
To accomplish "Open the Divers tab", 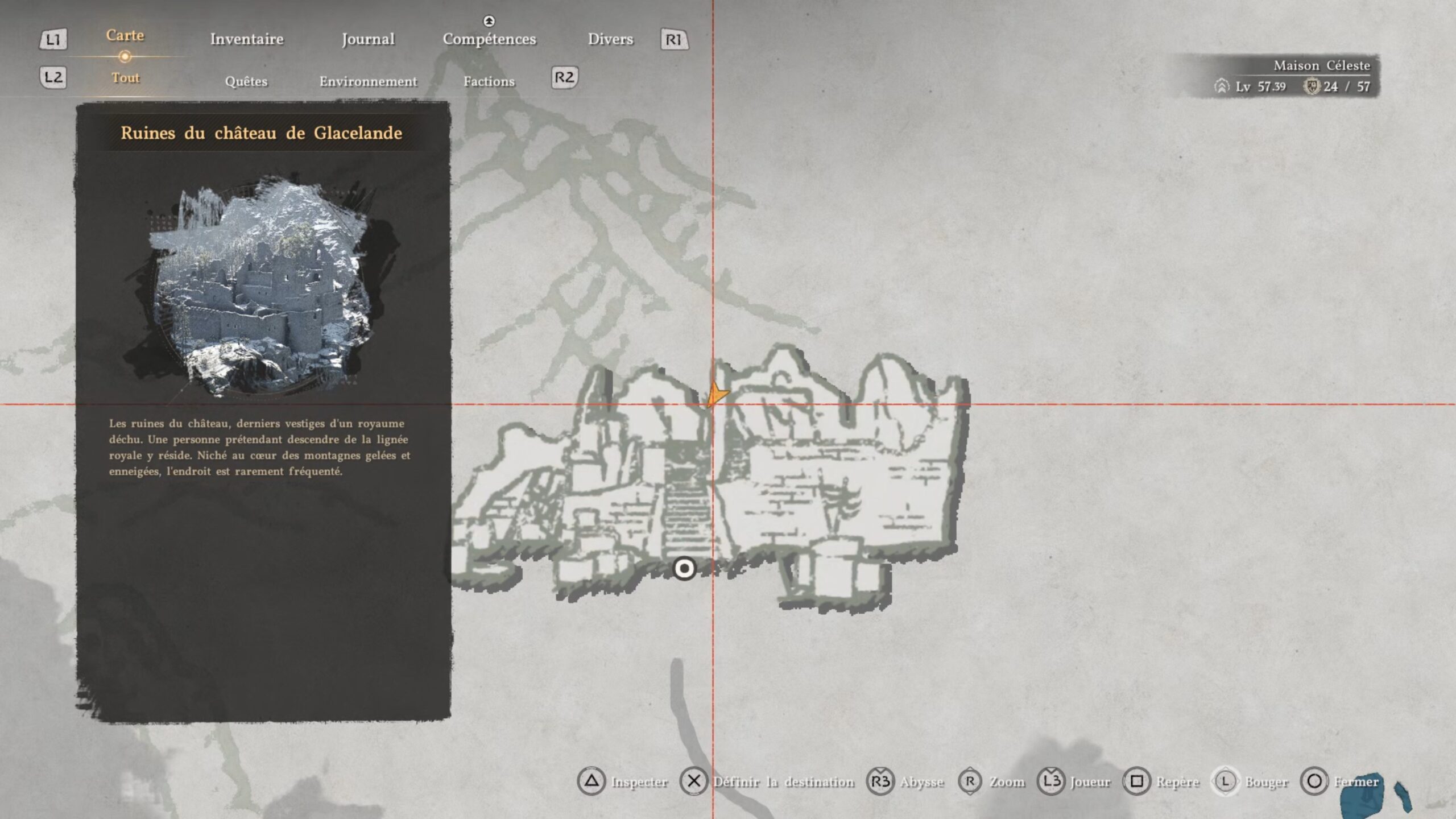I will (x=610, y=39).
